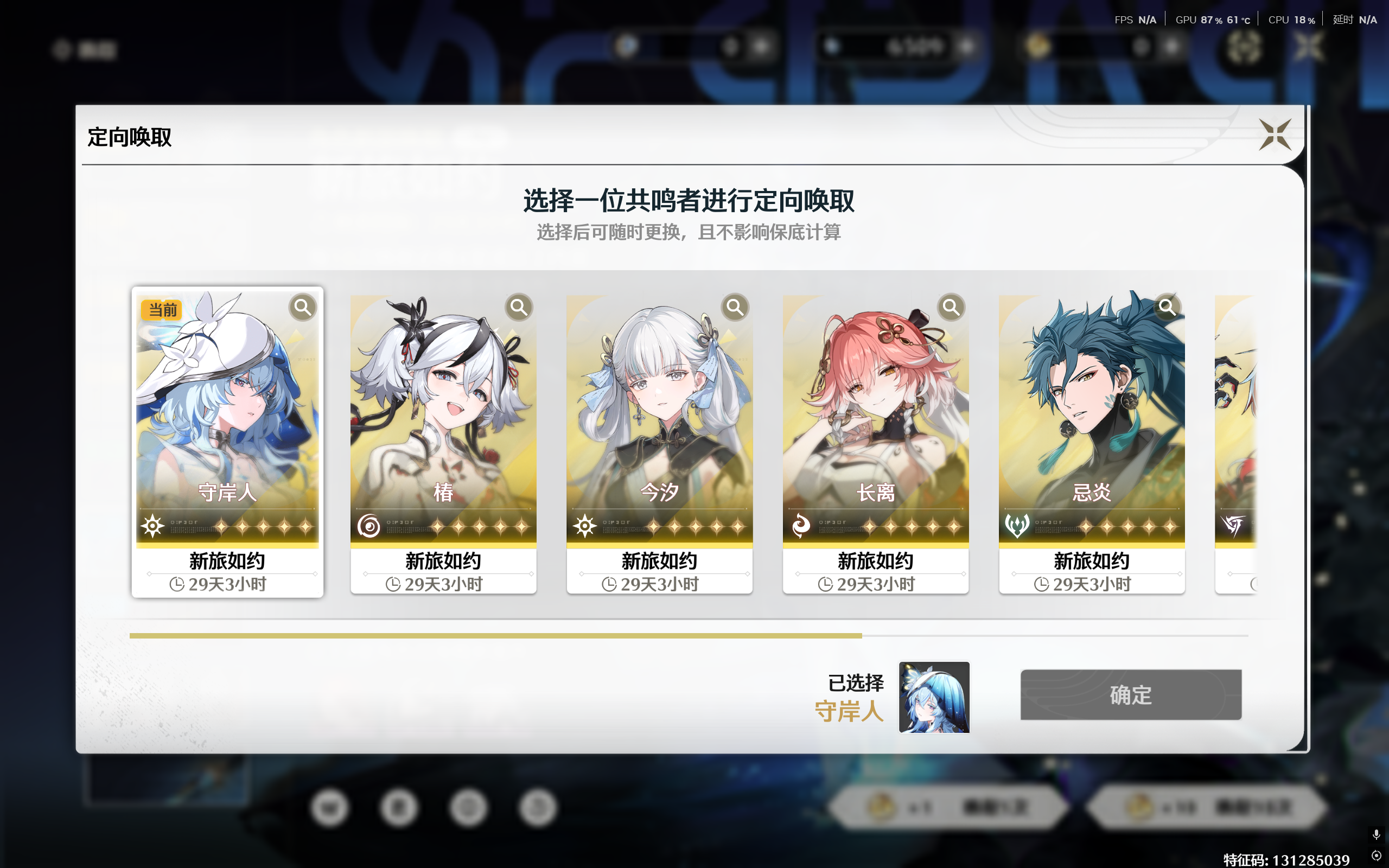Click the magnifier icon on 椿 card

tap(518, 307)
